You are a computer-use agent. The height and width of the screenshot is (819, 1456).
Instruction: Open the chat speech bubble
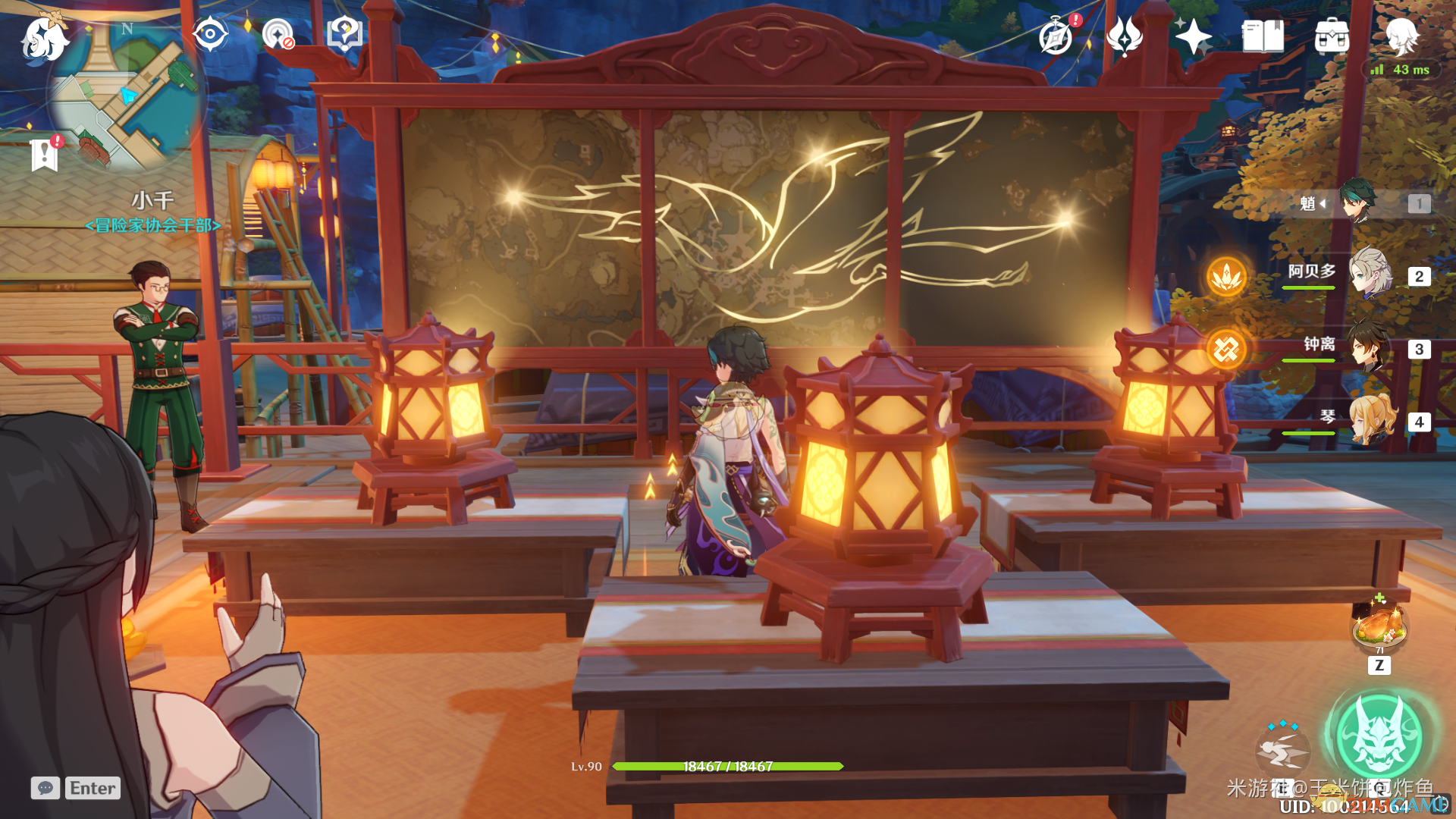[45, 788]
